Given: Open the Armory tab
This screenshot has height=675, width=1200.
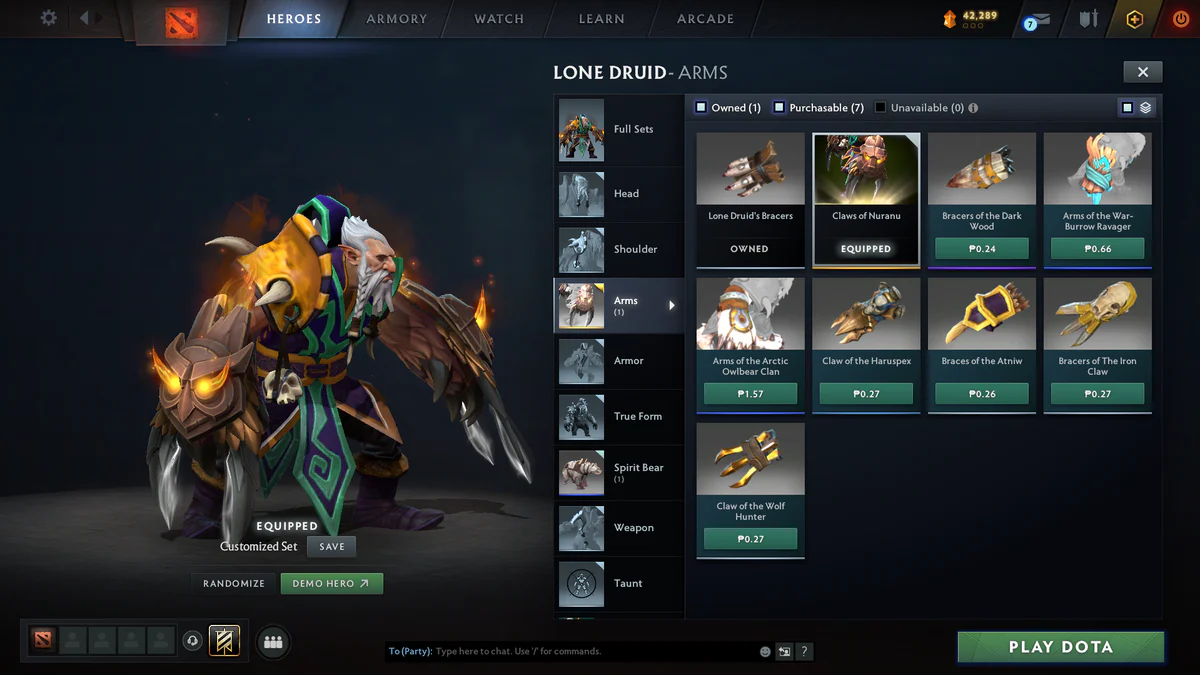Looking at the screenshot, I should [x=396, y=19].
